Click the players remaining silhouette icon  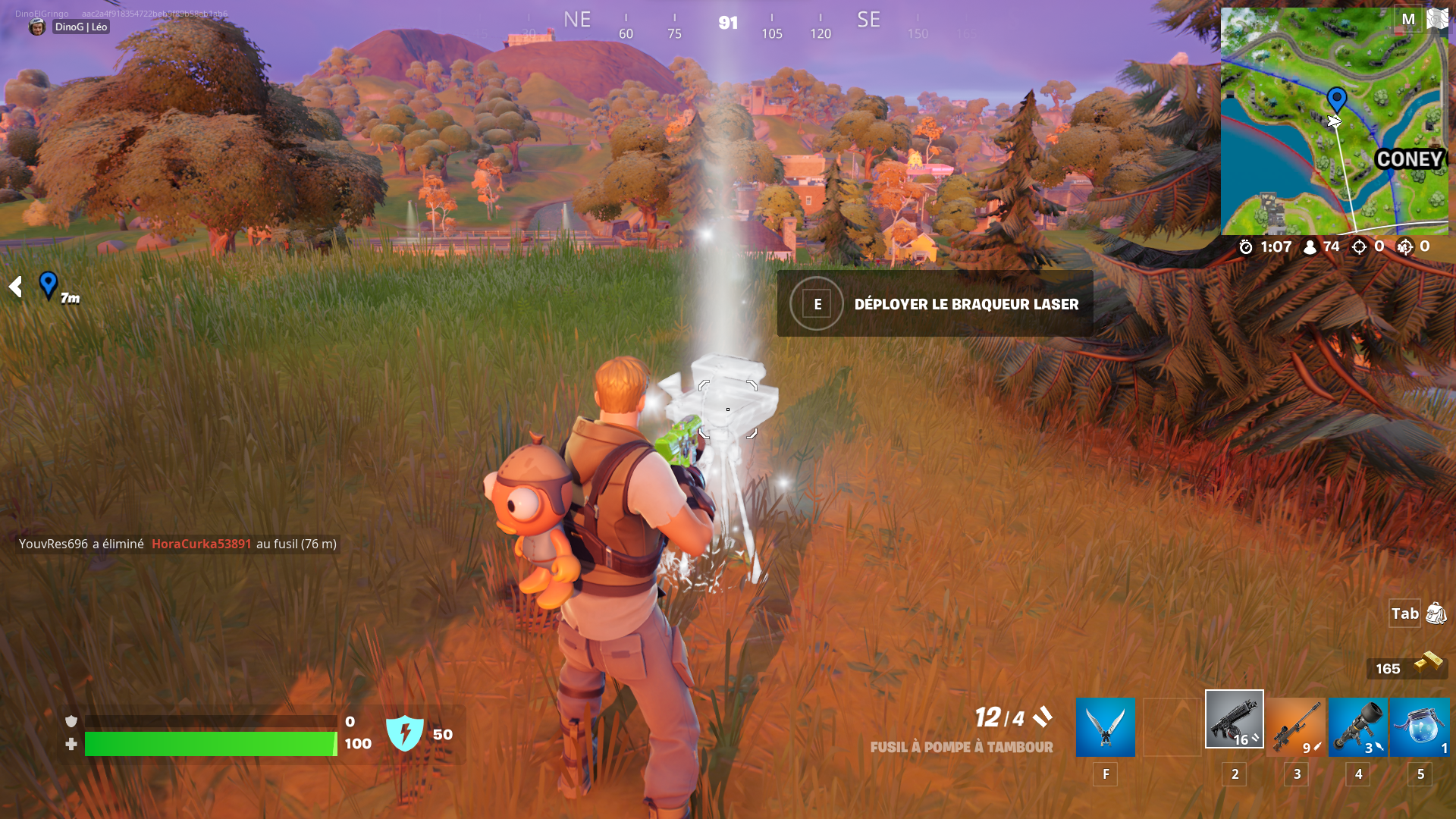coord(1310,246)
